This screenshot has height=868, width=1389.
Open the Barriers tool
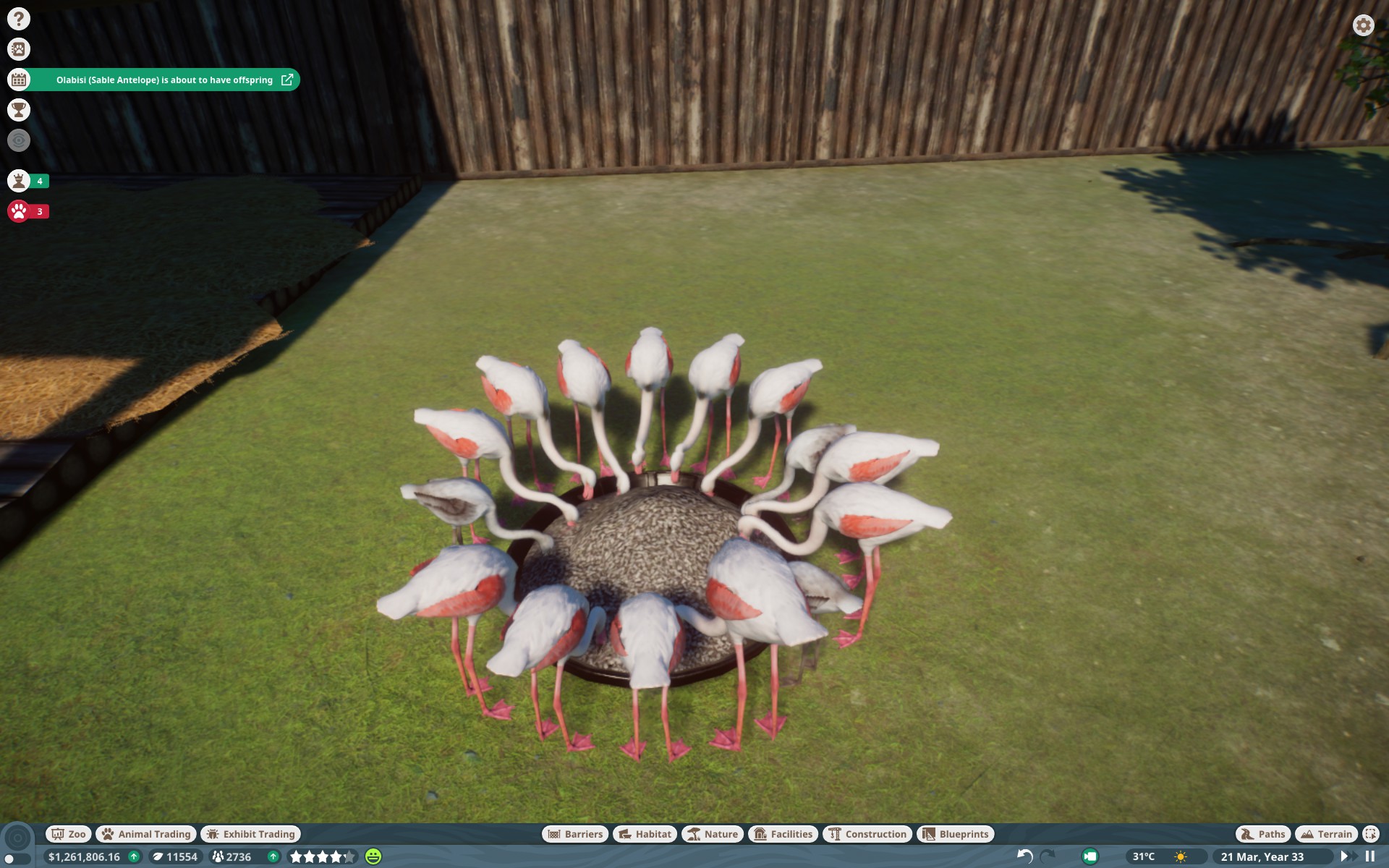click(x=576, y=834)
